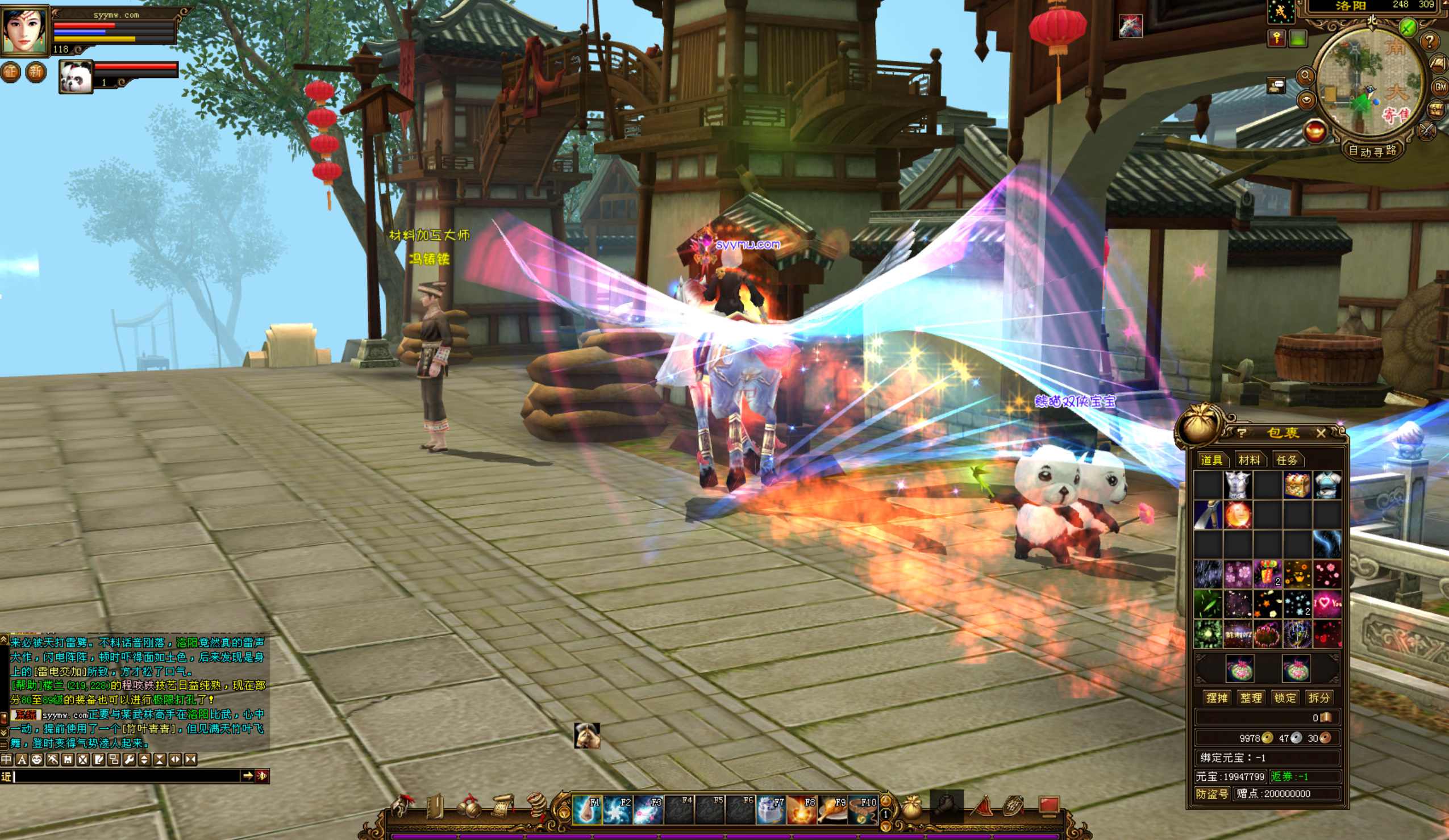The width and height of the screenshot is (1449, 840).
Task: Open the GM button beside the minimap
Action: pyautogui.click(x=1441, y=87)
